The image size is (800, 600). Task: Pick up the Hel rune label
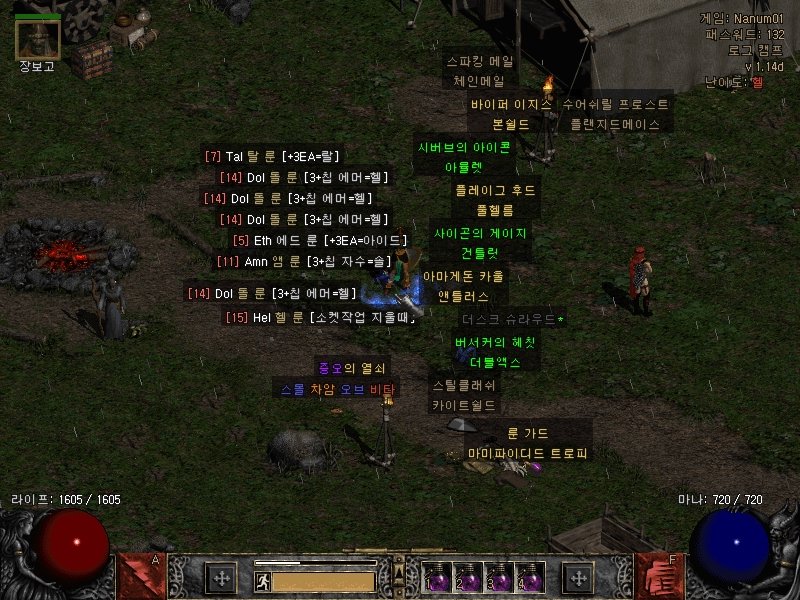click(x=319, y=317)
